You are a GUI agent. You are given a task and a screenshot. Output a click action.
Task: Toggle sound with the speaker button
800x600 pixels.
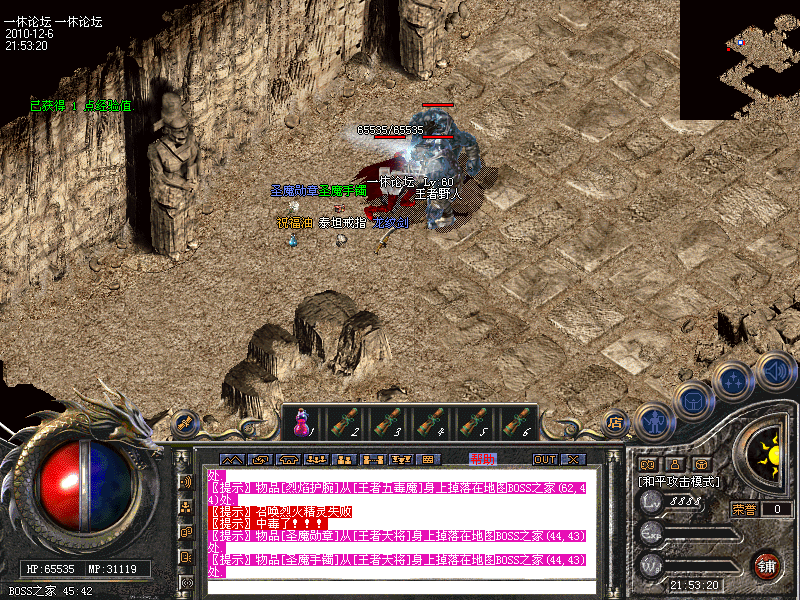(x=775, y=371)
